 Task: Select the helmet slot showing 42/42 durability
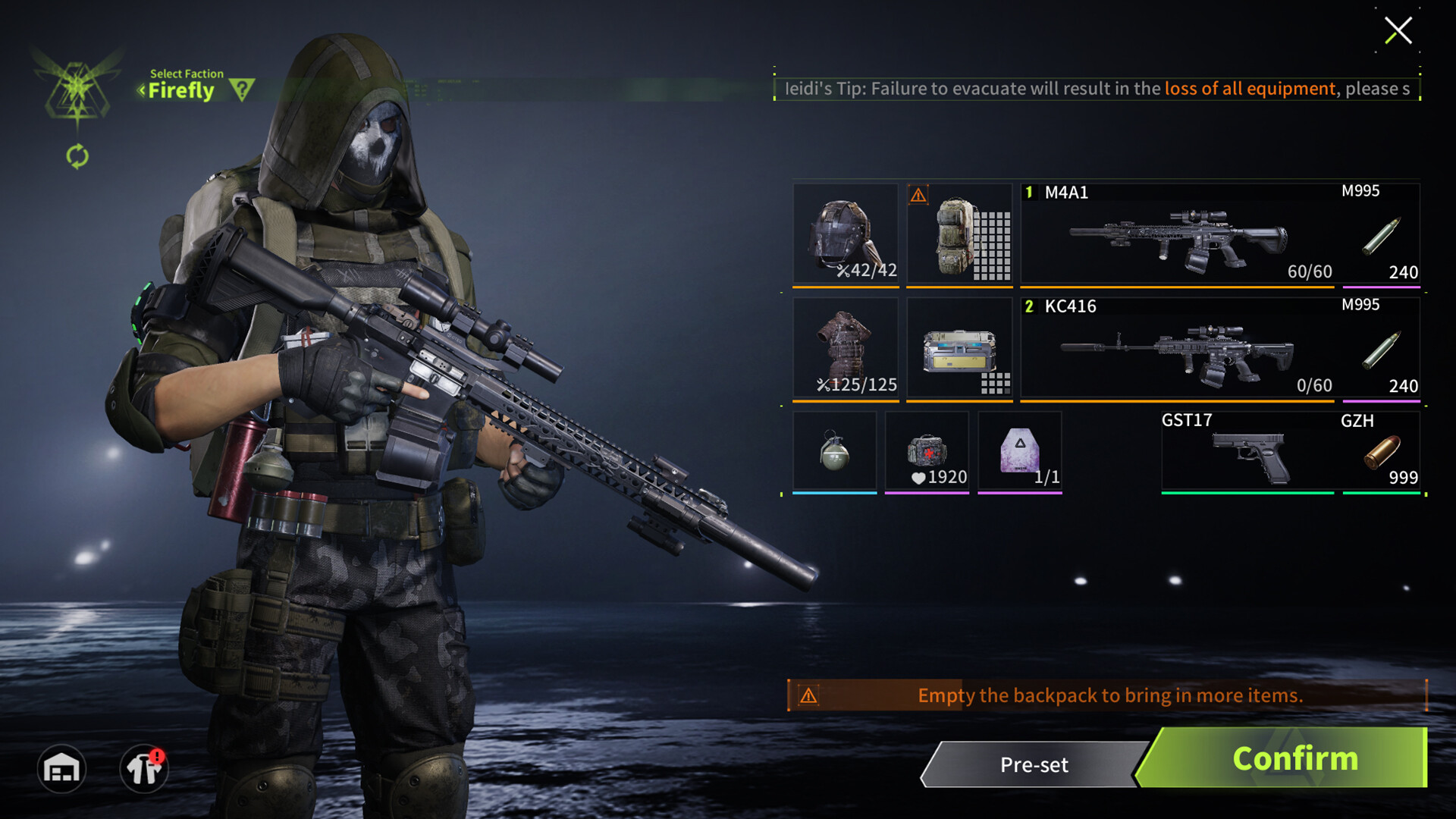(x=845, y=234)
